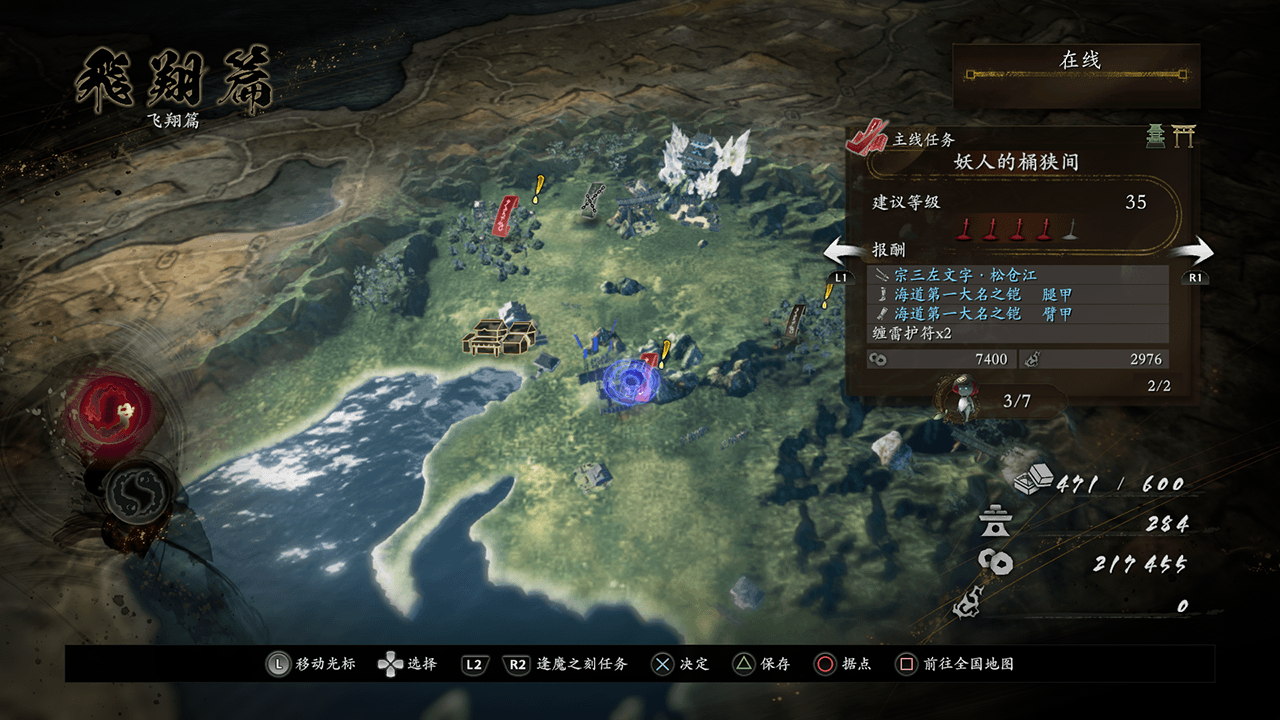The width and height of the screenshot is (1280, 720).
Task: Click the green shrine icon in mission panel
Action: pyautogui.click(x=1156, y=136)
